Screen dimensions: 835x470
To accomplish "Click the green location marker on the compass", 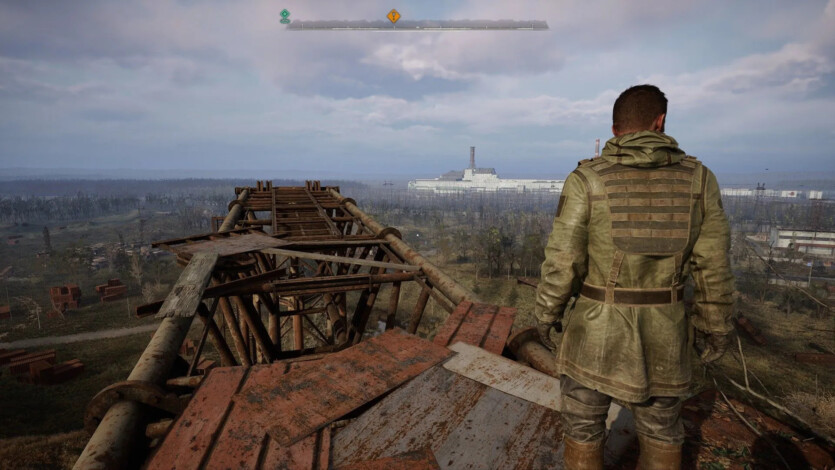I will pyautogui.click(x=285, y=16).
